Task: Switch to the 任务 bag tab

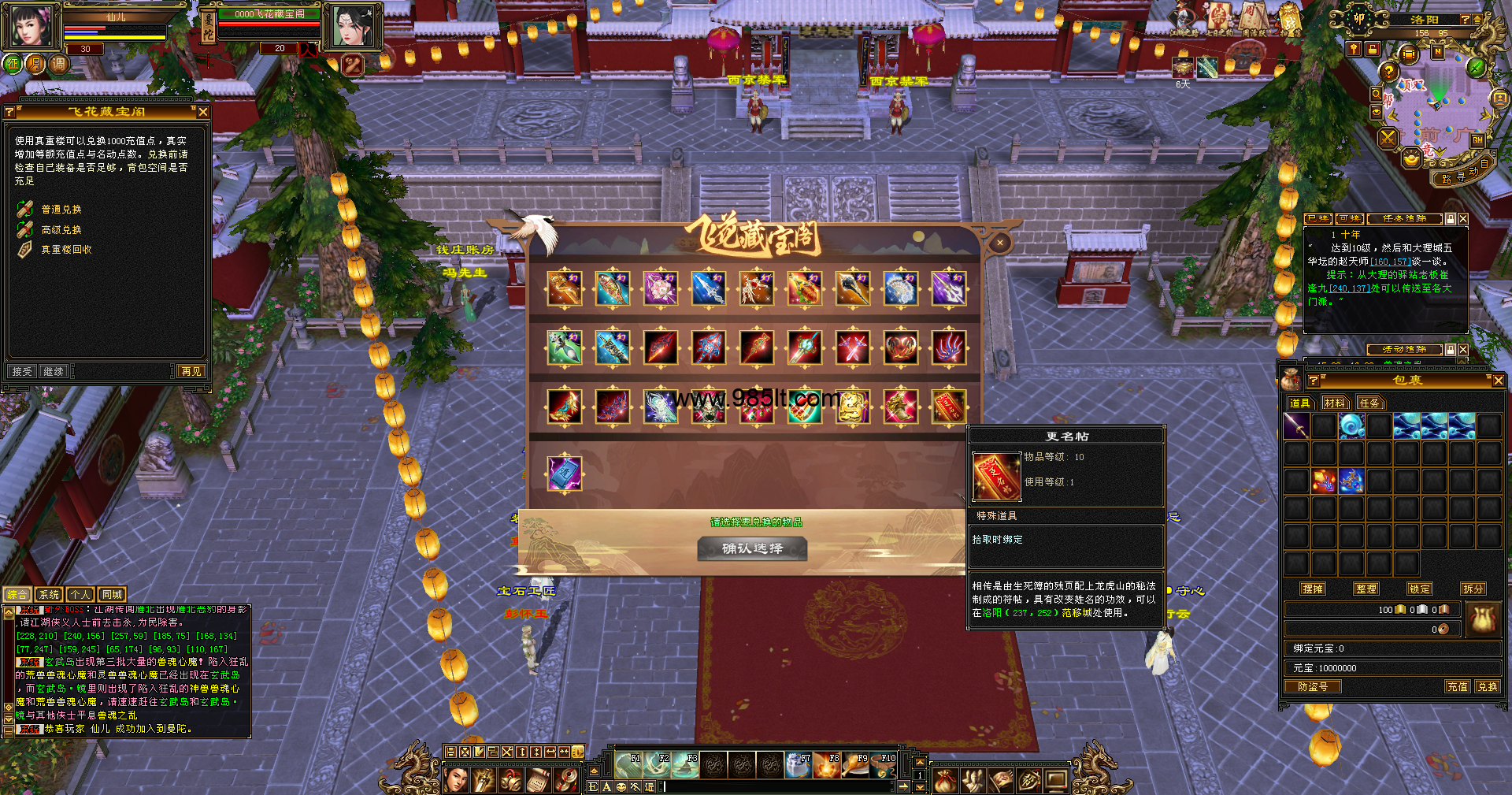Action: [x=1369, y=403]
